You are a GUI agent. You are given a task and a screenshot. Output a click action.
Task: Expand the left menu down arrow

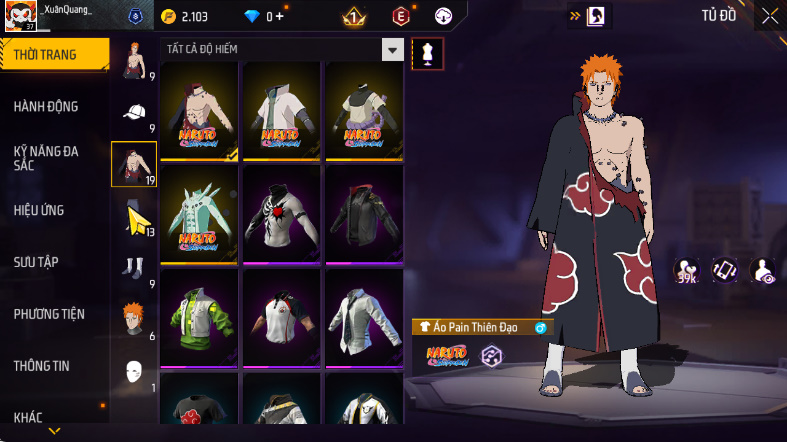[x=55, y=431]
